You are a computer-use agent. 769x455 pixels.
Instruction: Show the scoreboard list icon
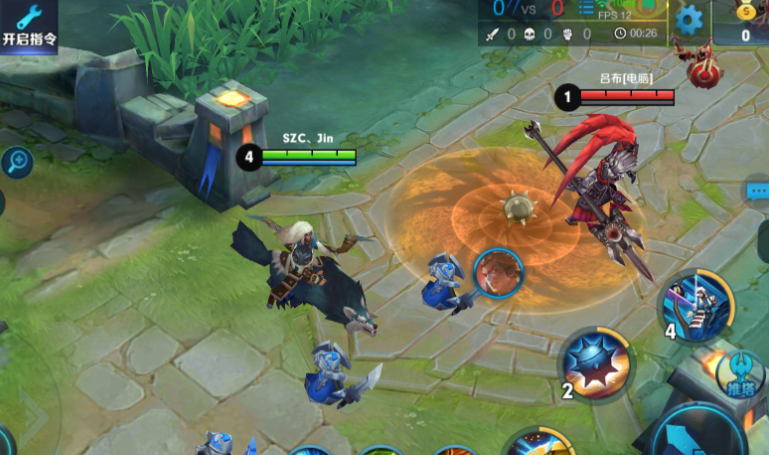coord(586,9)
